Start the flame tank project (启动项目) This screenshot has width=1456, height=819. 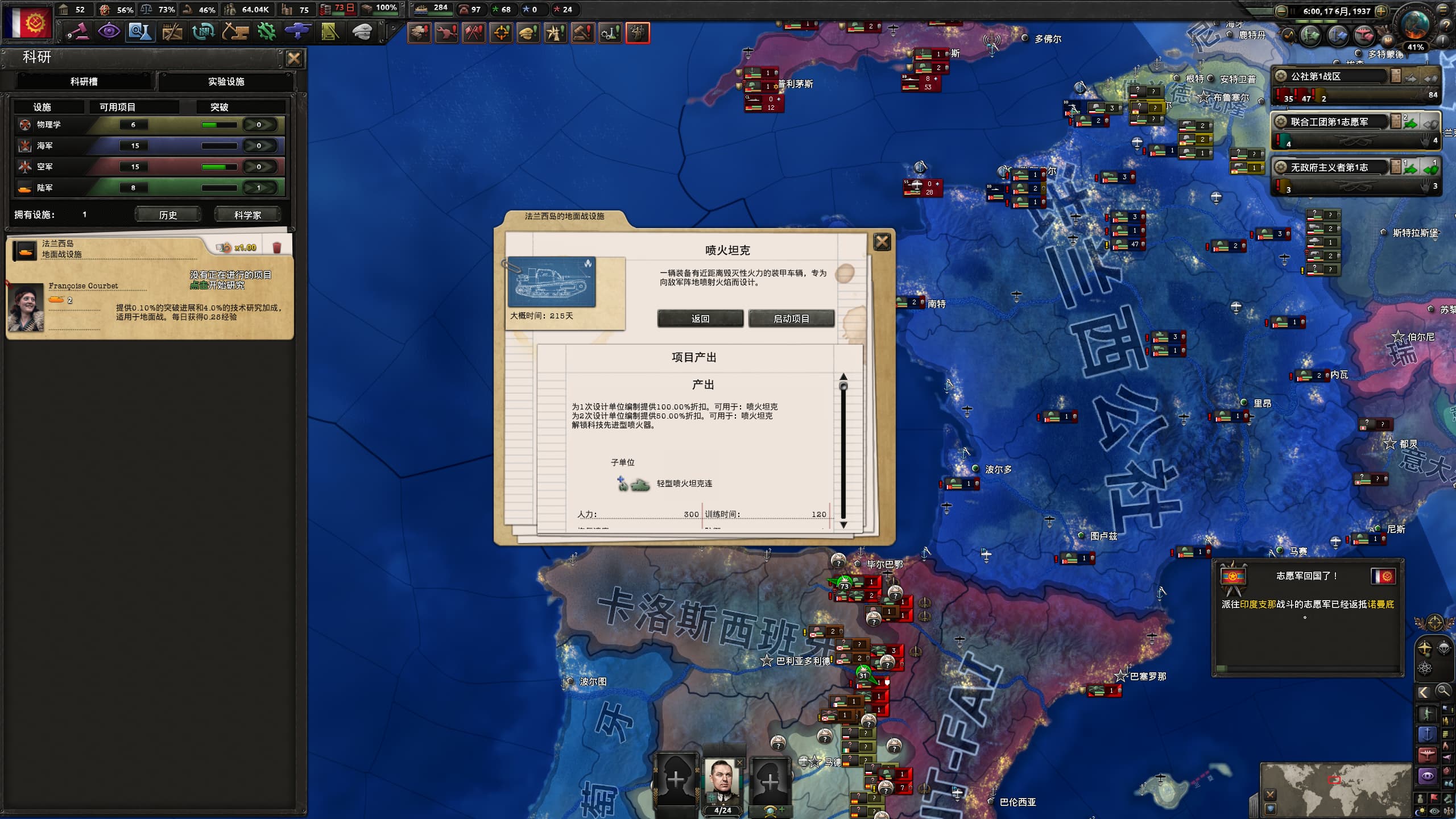click(x=791, y=318)
